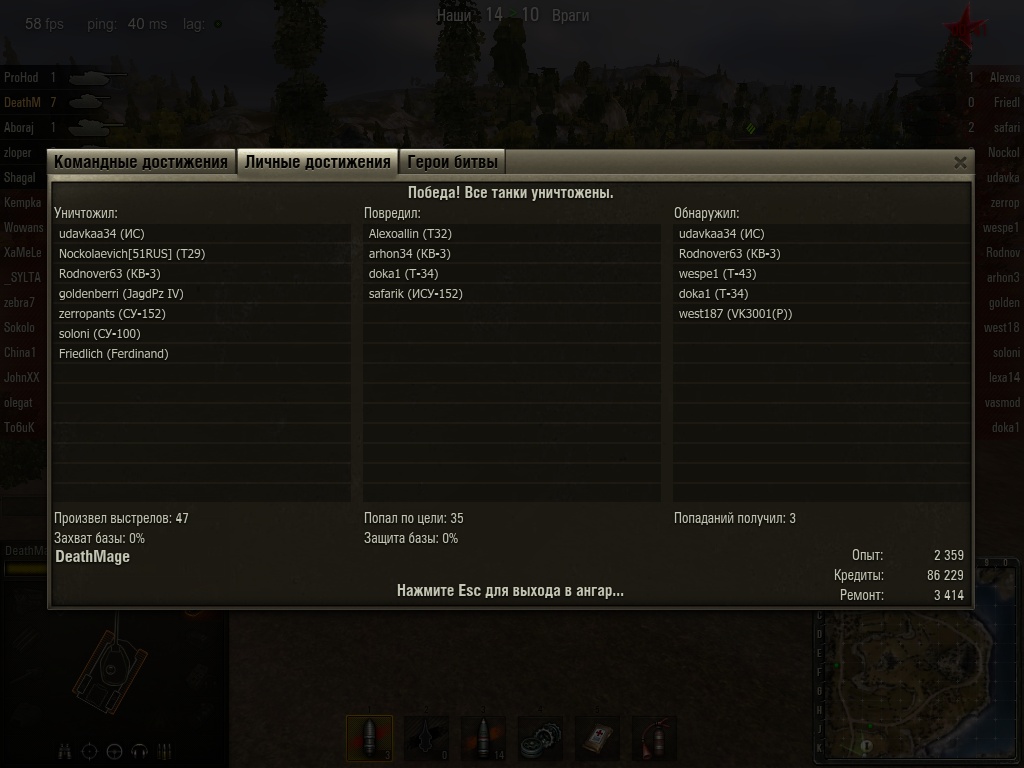1024x768 pixels.
Task: Activate the fire extinguisher consumable
Action: pyautogui.click(x=655, y=738)
